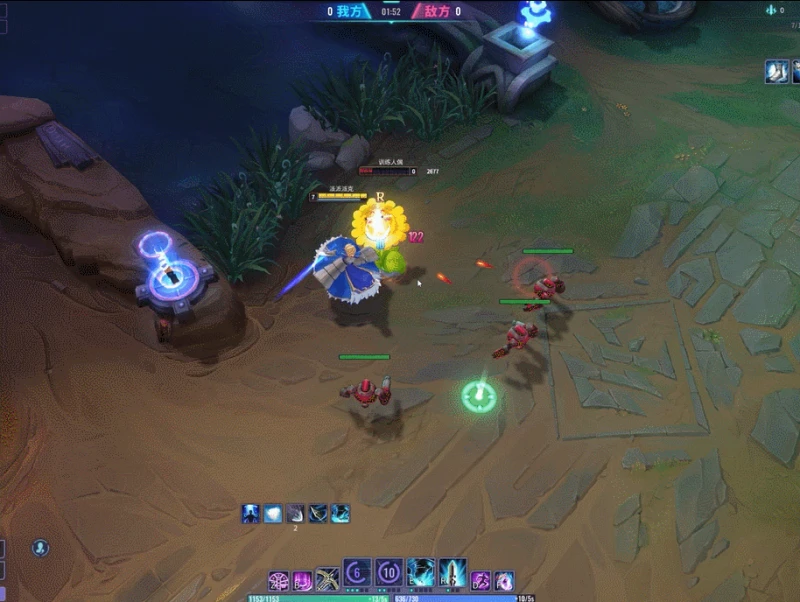Open the winged boot item icon
Image resolution: width=800 pixels, height=602 pixels.
[x=777, y=71]
